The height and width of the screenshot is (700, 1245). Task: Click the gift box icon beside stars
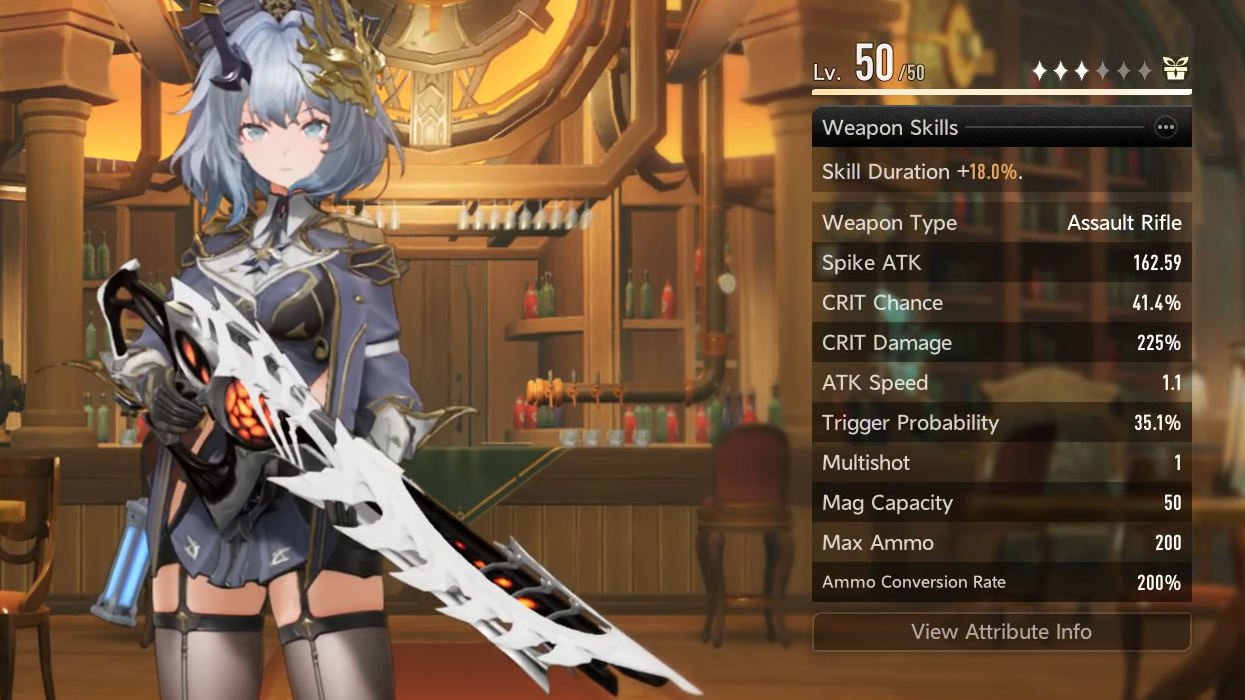point(1175,69)
